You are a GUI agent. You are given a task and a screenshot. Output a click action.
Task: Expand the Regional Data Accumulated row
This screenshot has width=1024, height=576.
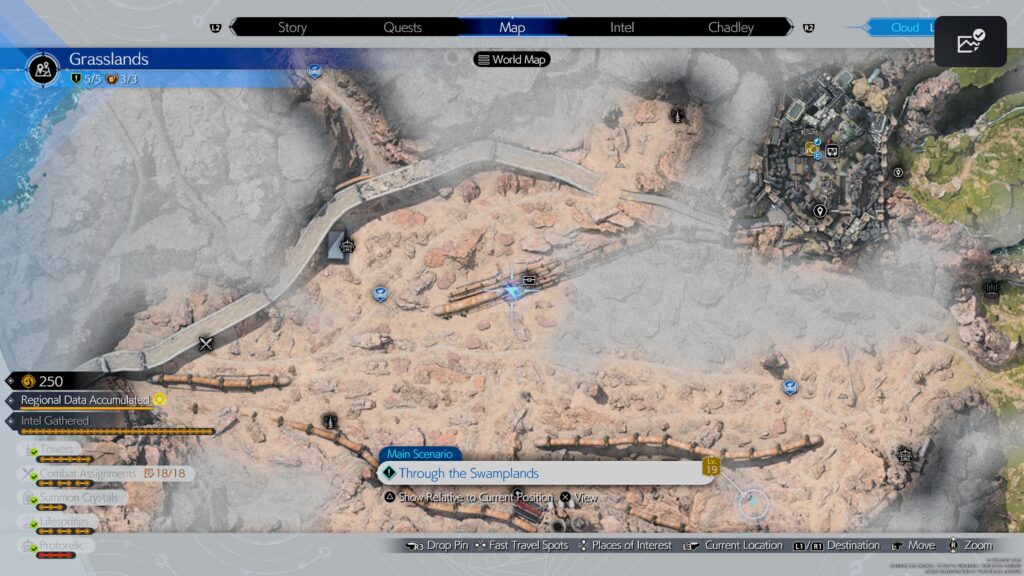click(85, 400)
